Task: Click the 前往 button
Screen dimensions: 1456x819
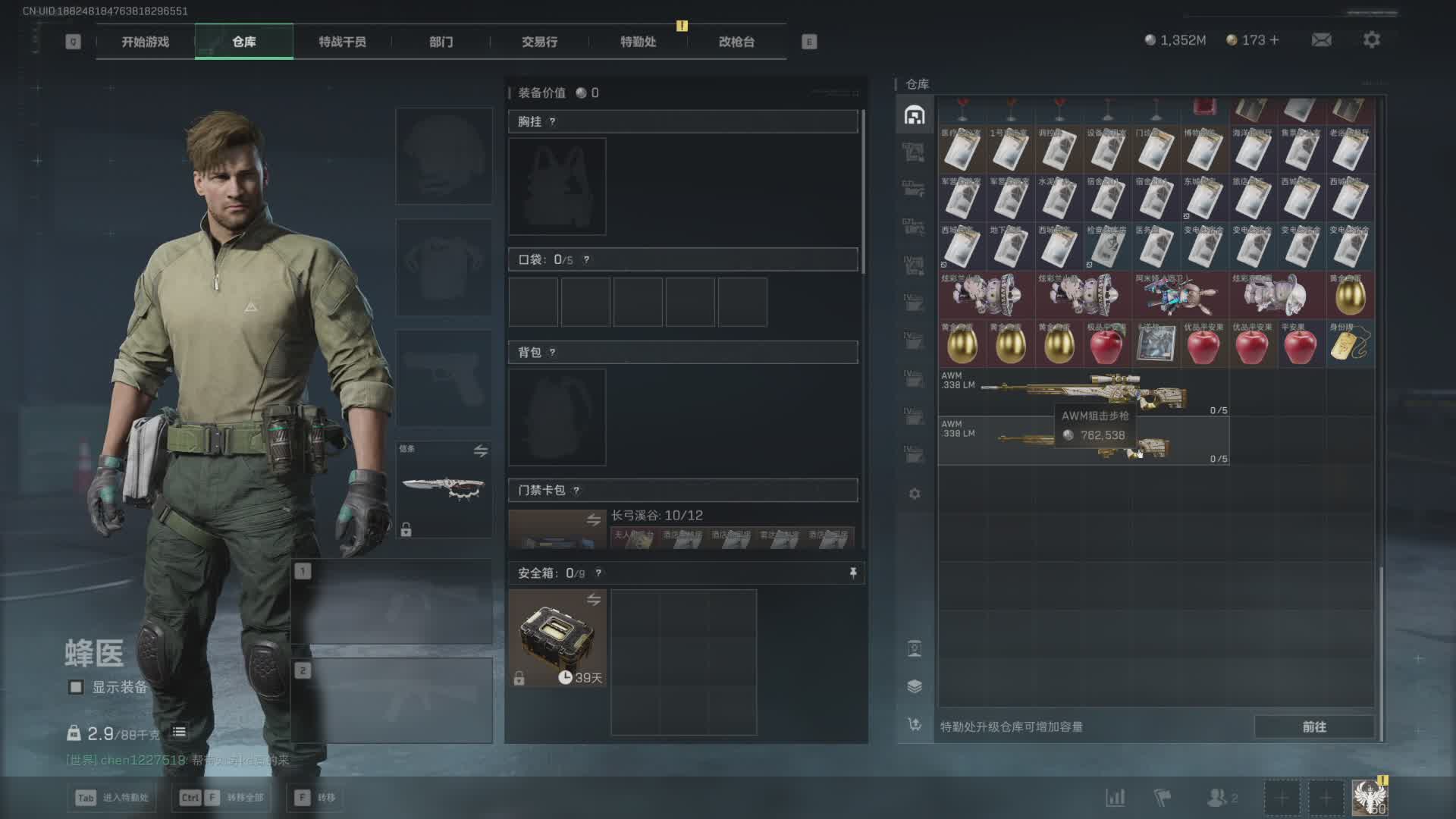Action: click(x=1313, y=726)
